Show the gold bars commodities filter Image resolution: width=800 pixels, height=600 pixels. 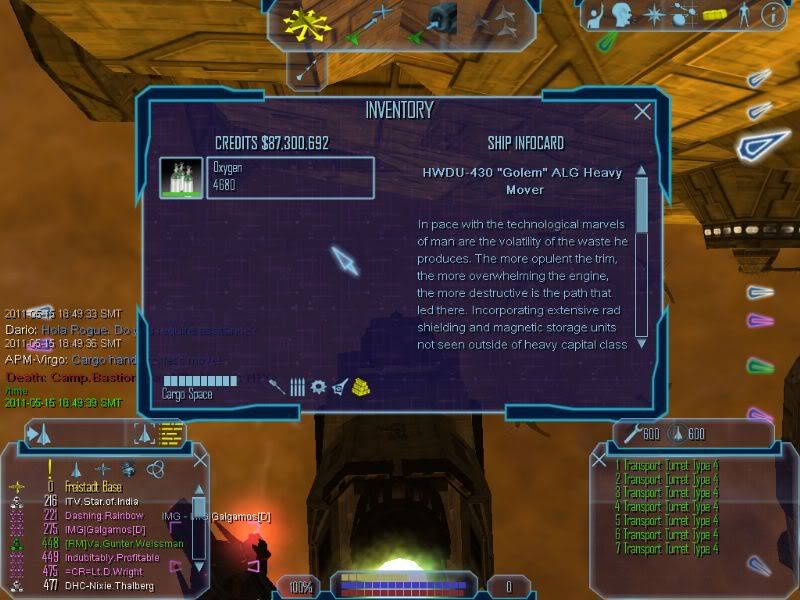click(x=362, y=387)
